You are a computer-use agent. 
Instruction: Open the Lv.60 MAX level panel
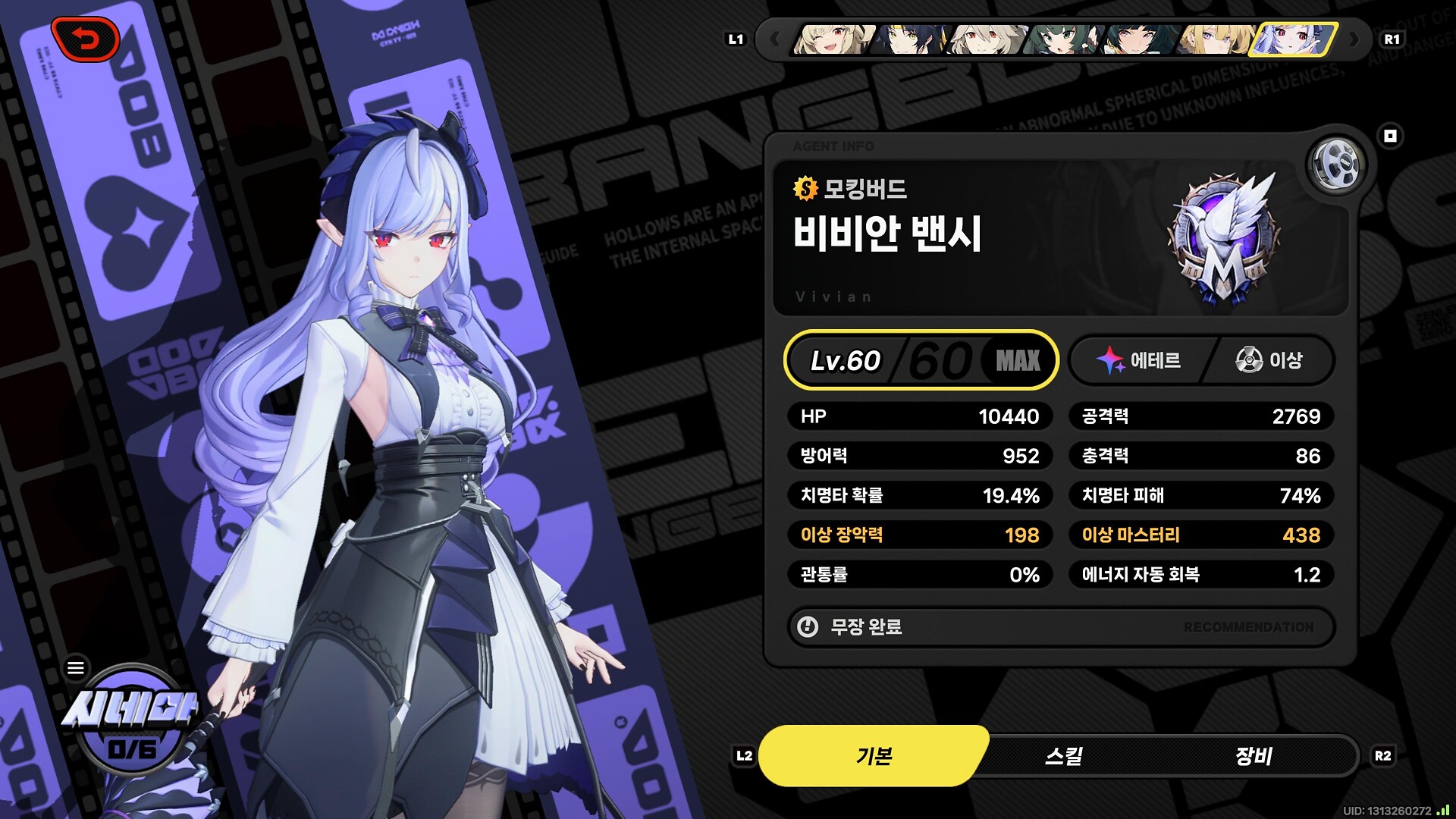(x=921, y=360)
